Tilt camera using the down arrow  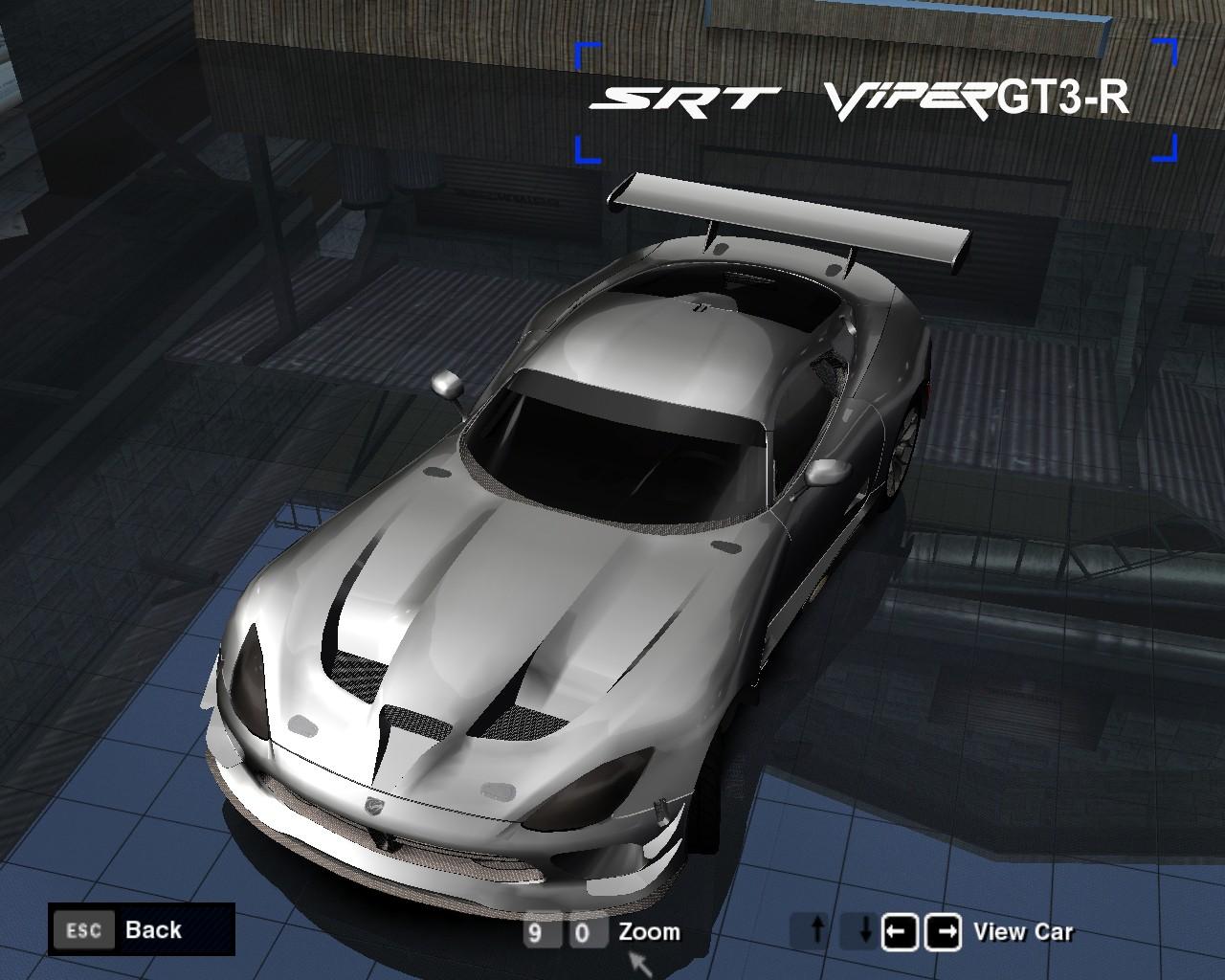pos(861,931)
